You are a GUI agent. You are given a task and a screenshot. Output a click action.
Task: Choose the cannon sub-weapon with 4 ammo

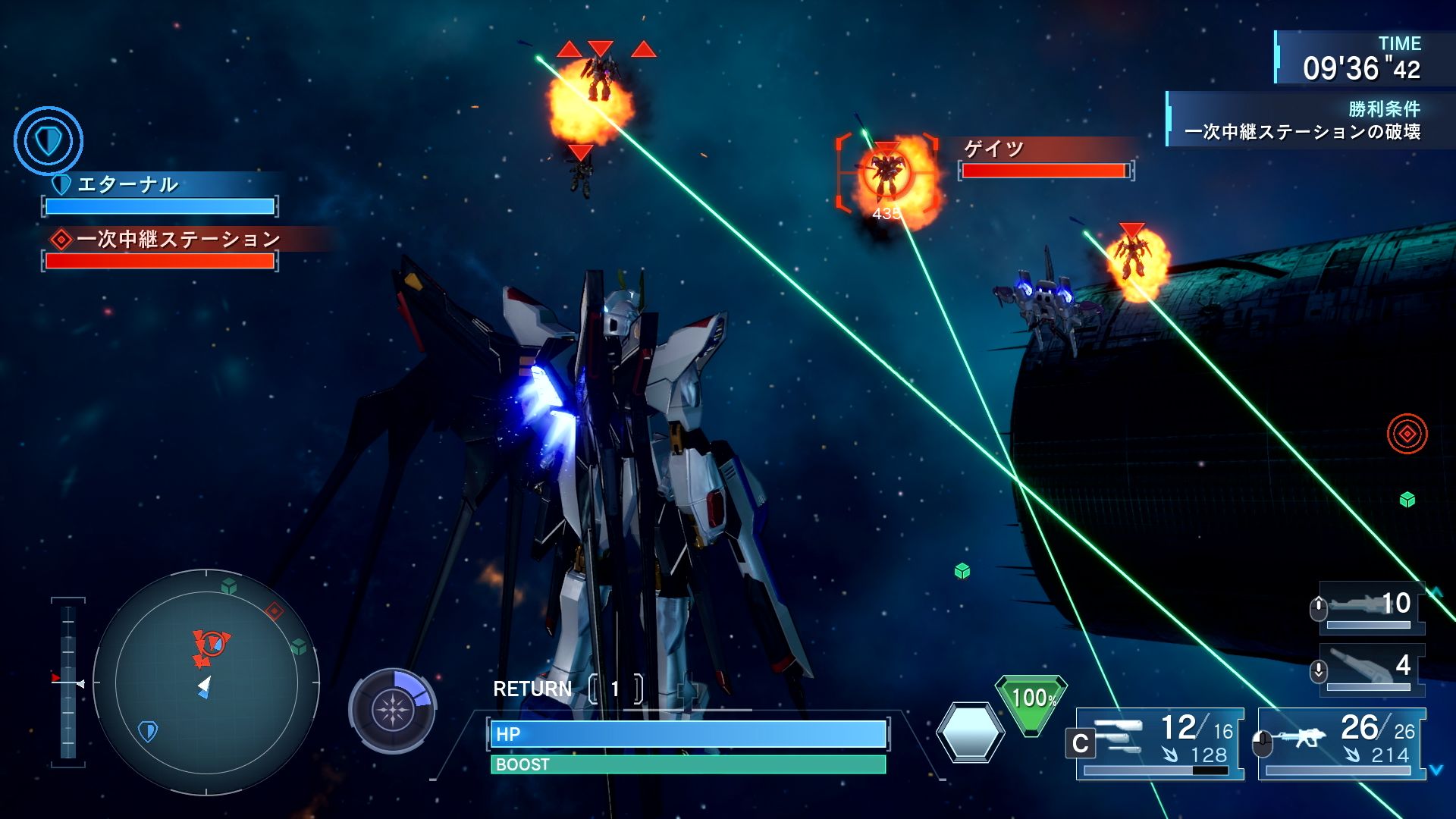click(1371, 669)
